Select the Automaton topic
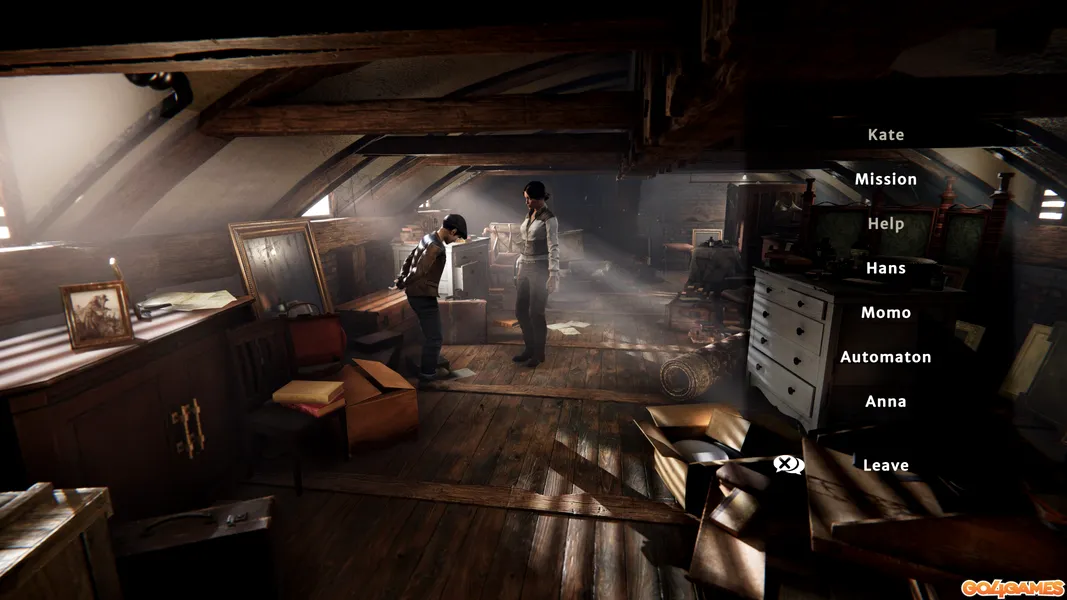 [x=885, y=357]
